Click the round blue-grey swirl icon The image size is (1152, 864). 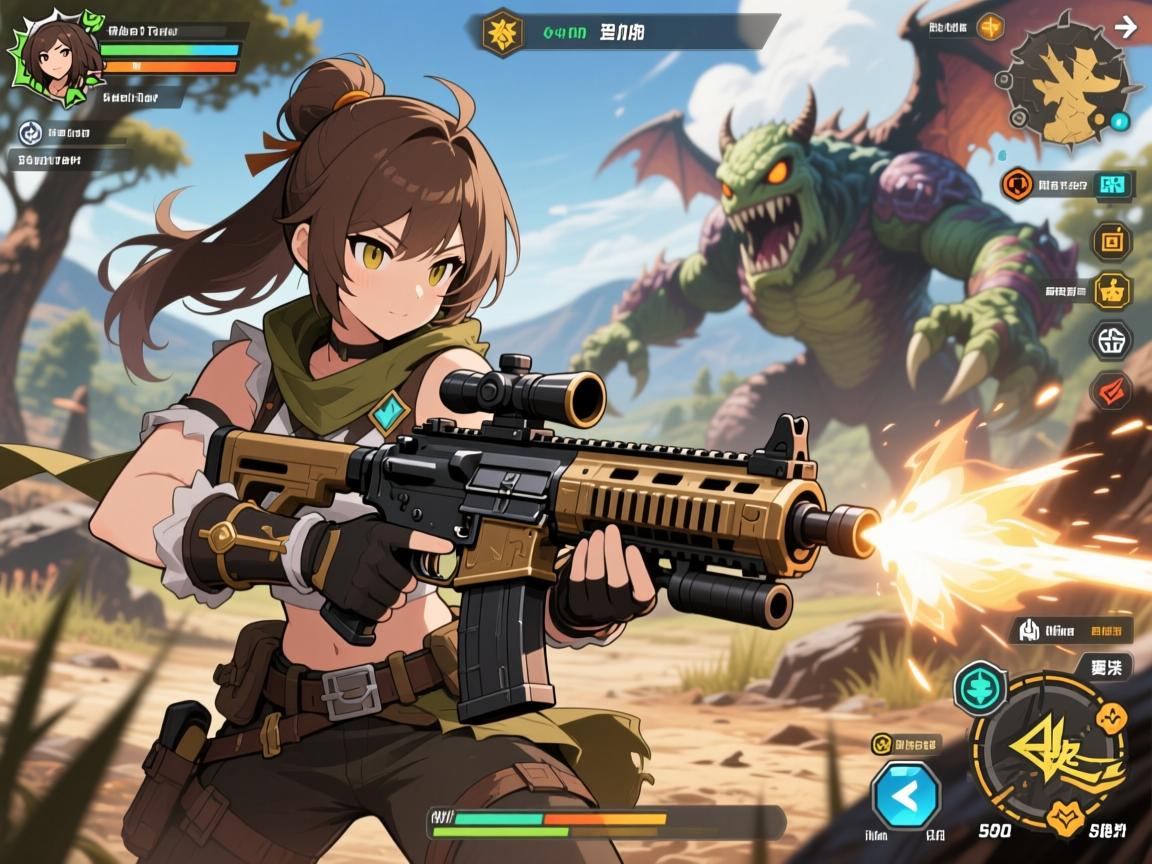click(30, 132)
